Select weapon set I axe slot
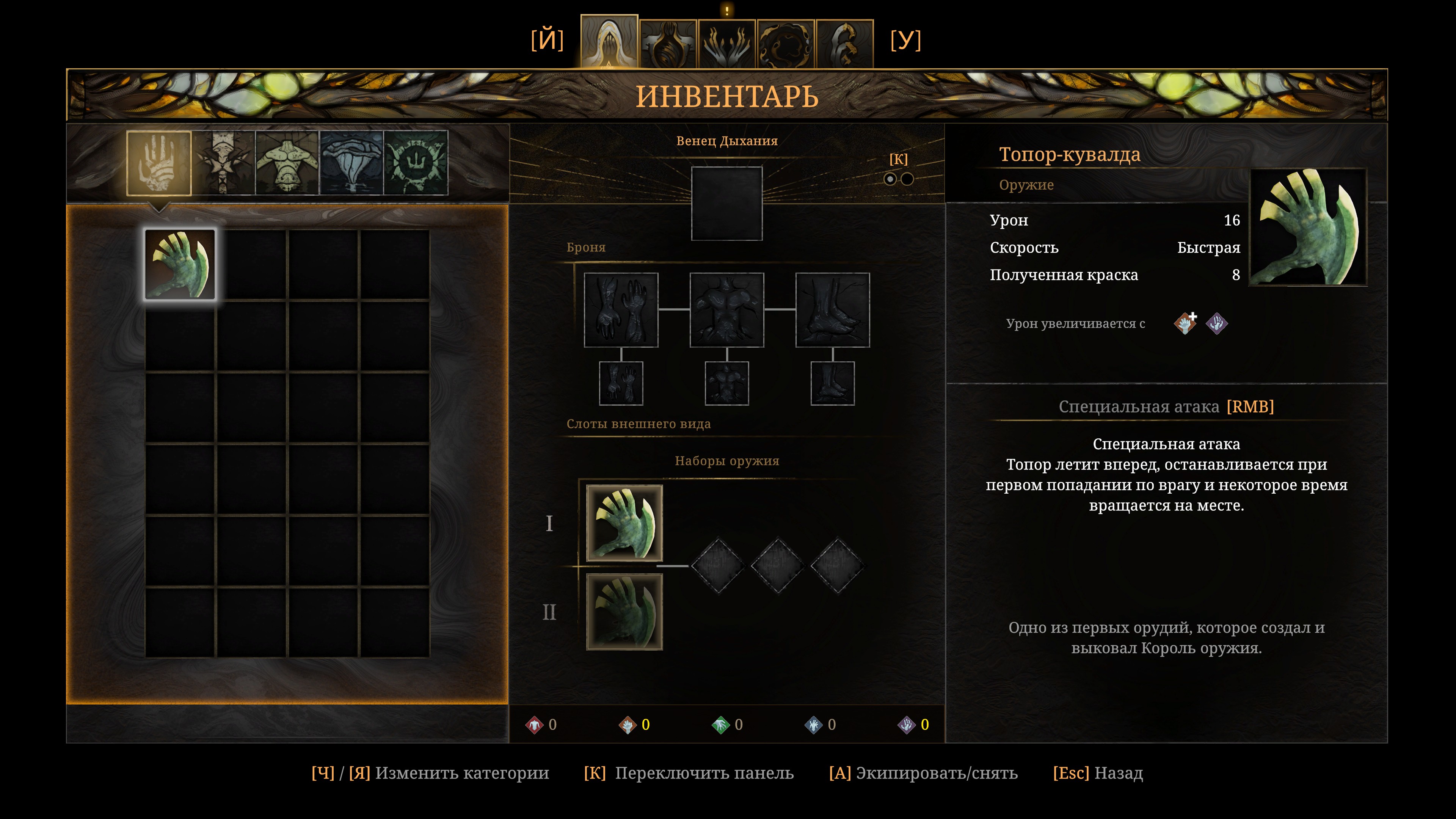The image size is (1456, 819). 624,523
